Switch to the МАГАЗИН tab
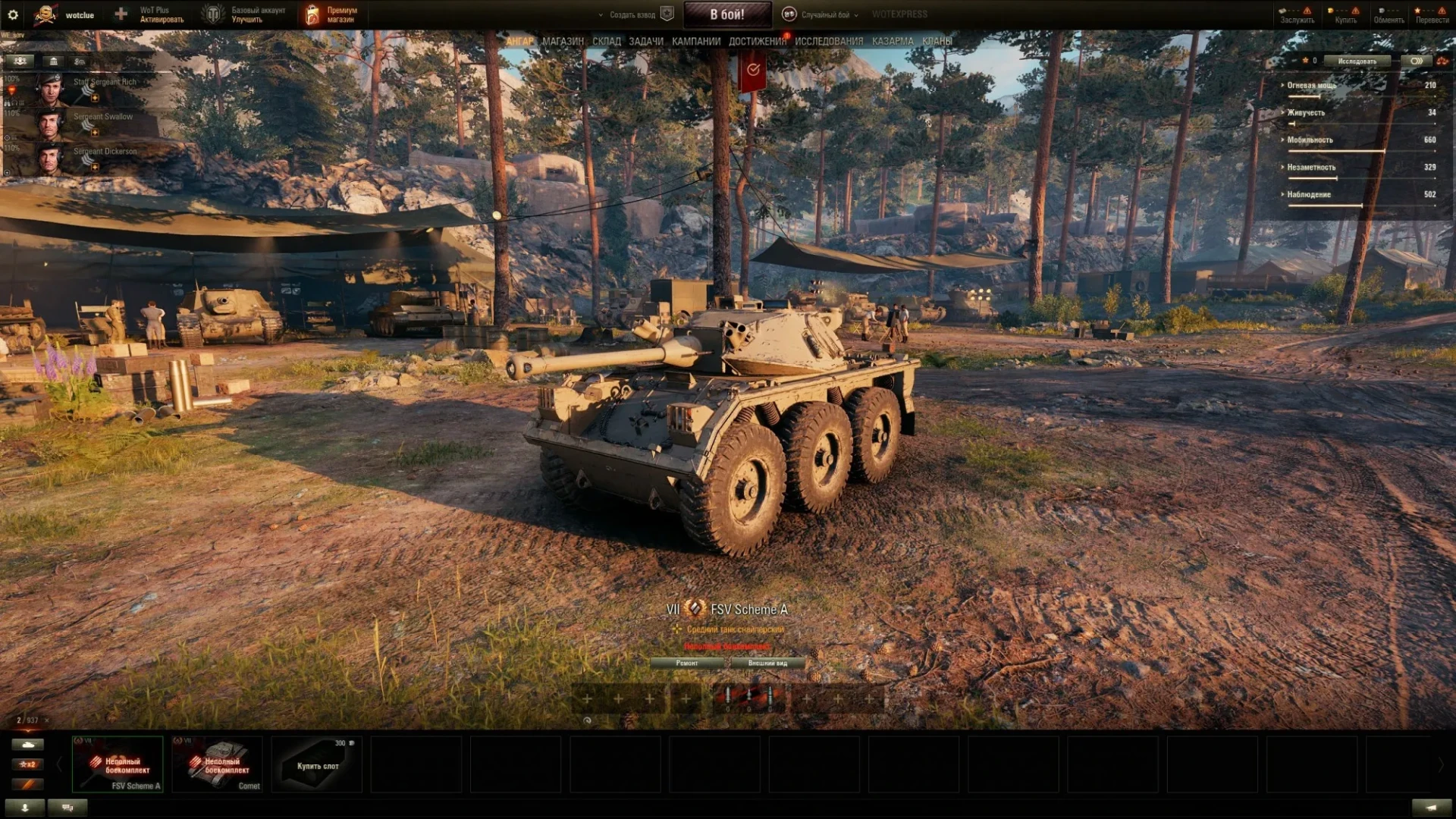 (563, 41)
